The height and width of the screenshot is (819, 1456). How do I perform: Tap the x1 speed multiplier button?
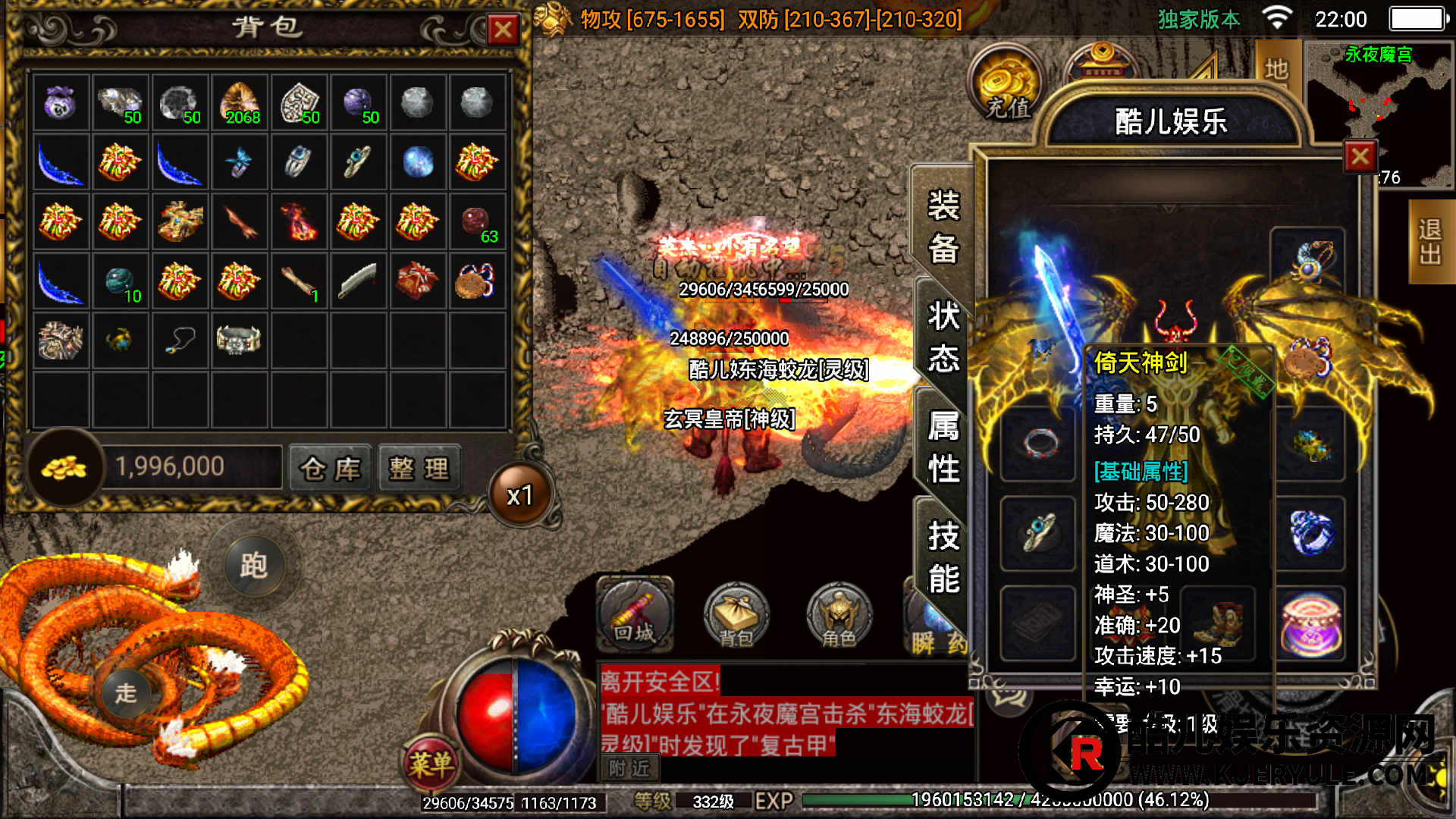coord(520,495)
